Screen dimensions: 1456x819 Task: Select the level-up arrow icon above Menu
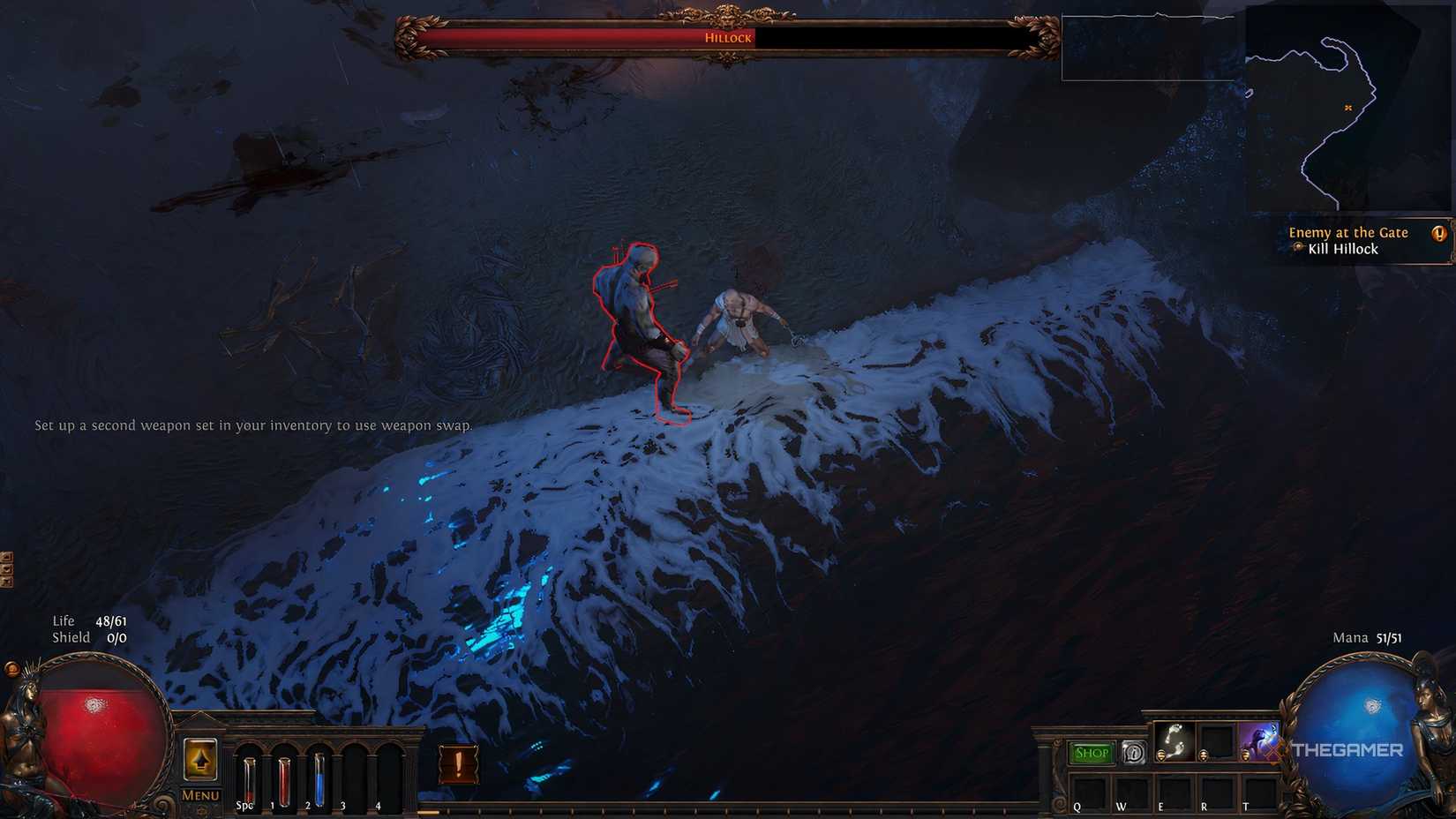click(200, 761)
